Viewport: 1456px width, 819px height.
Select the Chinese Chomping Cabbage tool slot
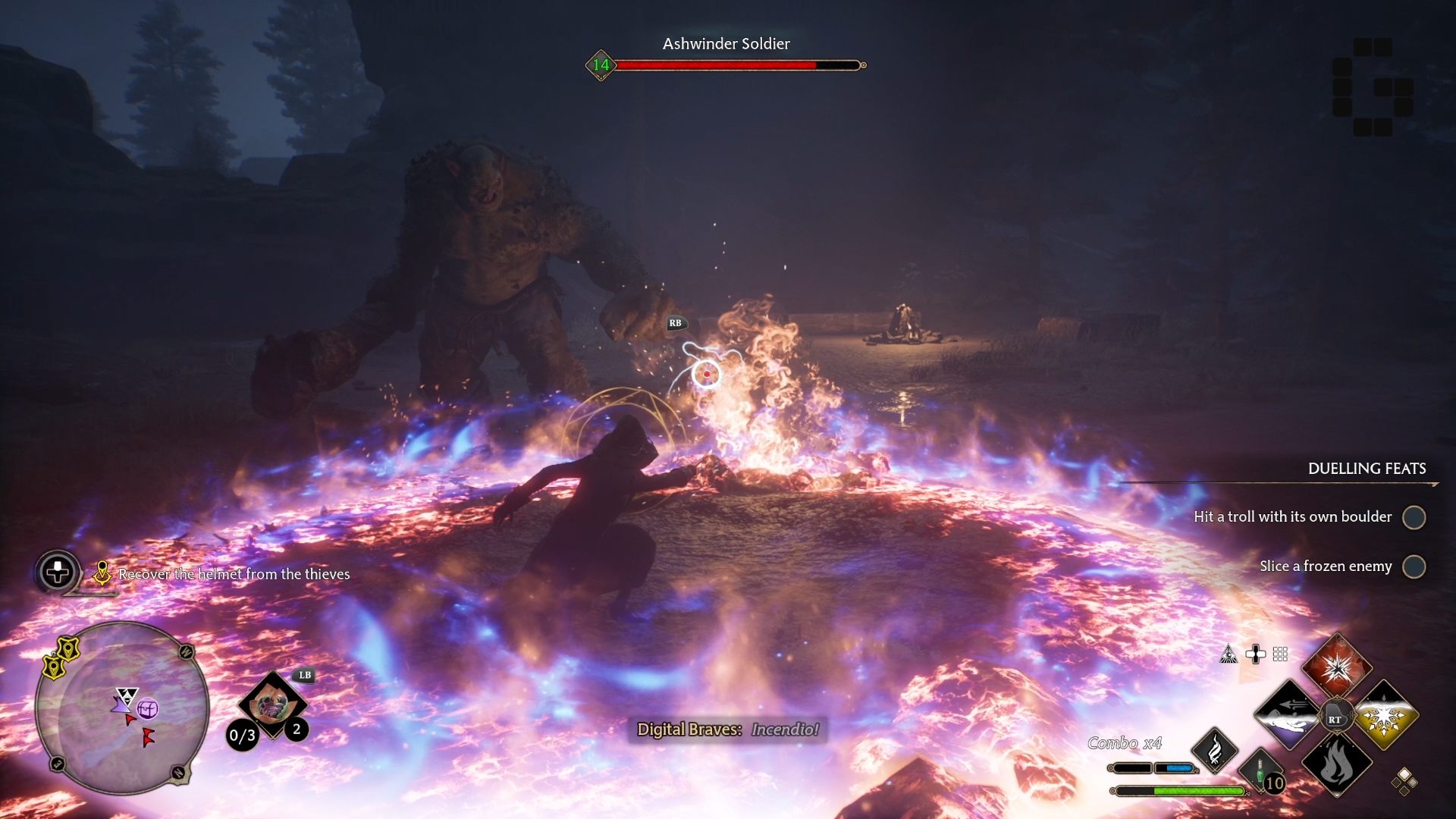coord(271,705)
